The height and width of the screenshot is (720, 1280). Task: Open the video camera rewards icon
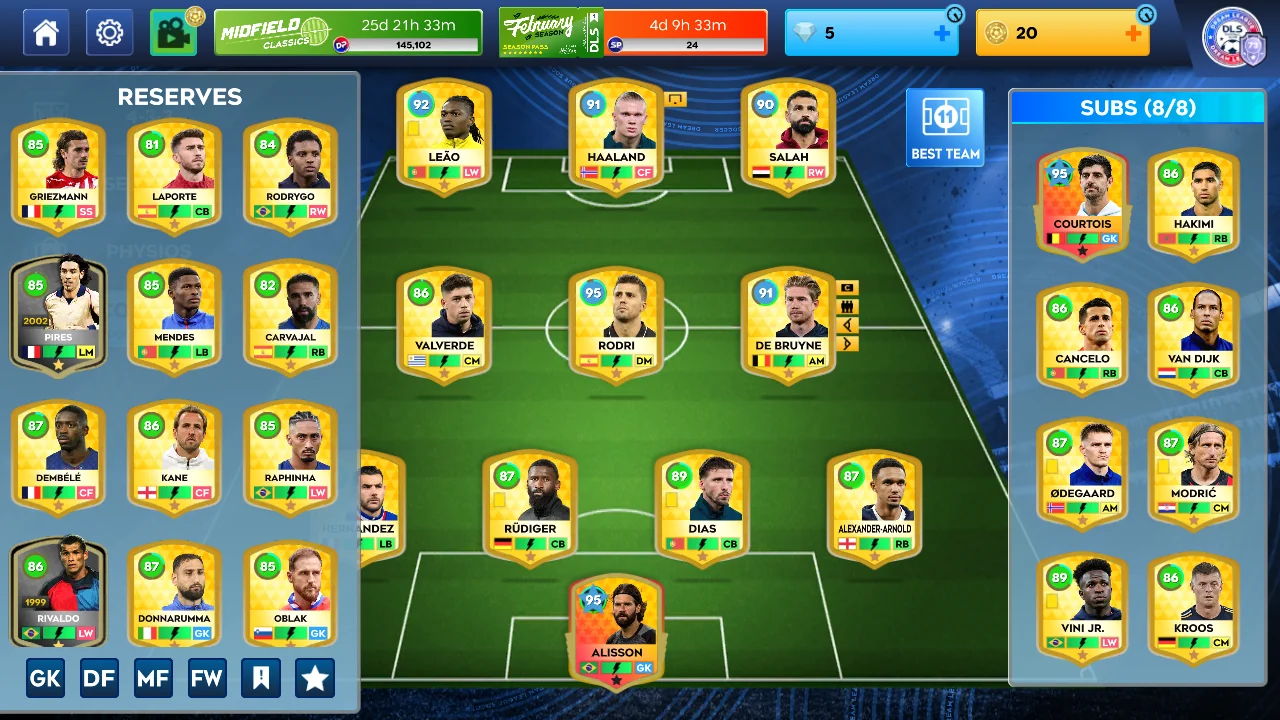(x=174, y=33)
